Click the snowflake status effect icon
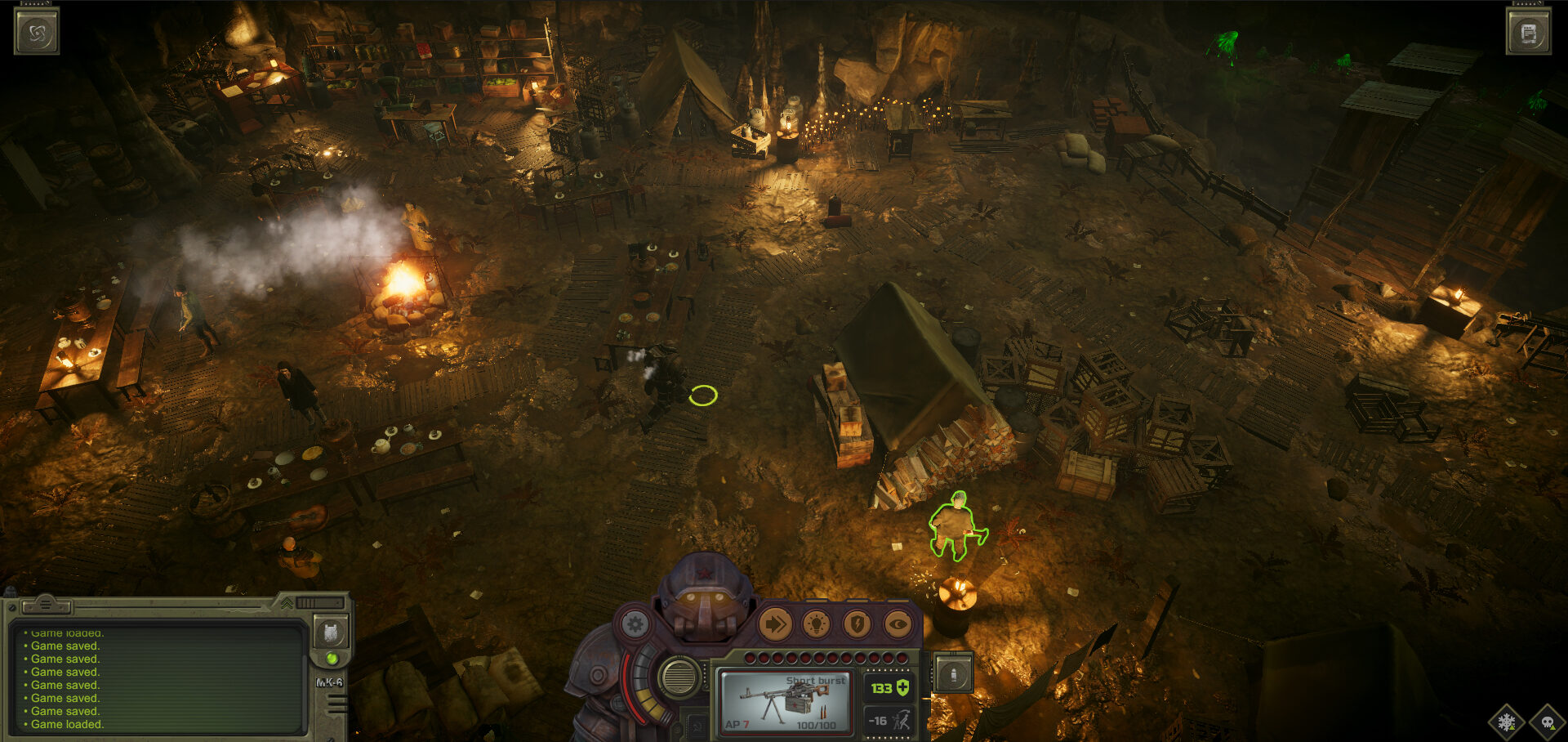The image size is (1568, 742). click(x=1507, y=722)
